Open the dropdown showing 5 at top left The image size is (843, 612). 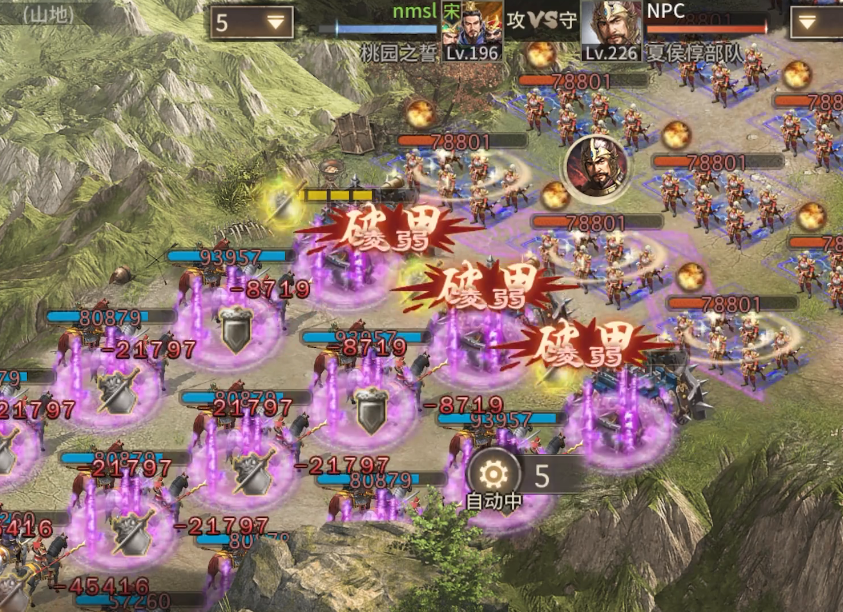pos(251,22)
